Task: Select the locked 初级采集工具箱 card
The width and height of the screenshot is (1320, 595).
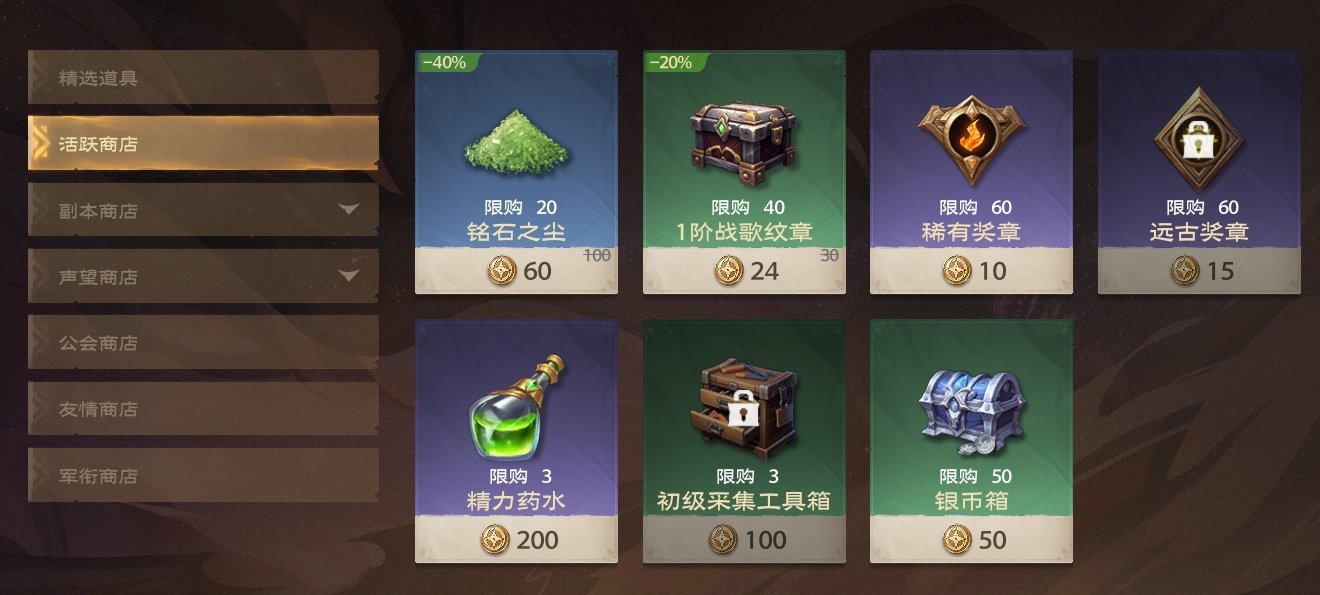Action: click(744, 441)
